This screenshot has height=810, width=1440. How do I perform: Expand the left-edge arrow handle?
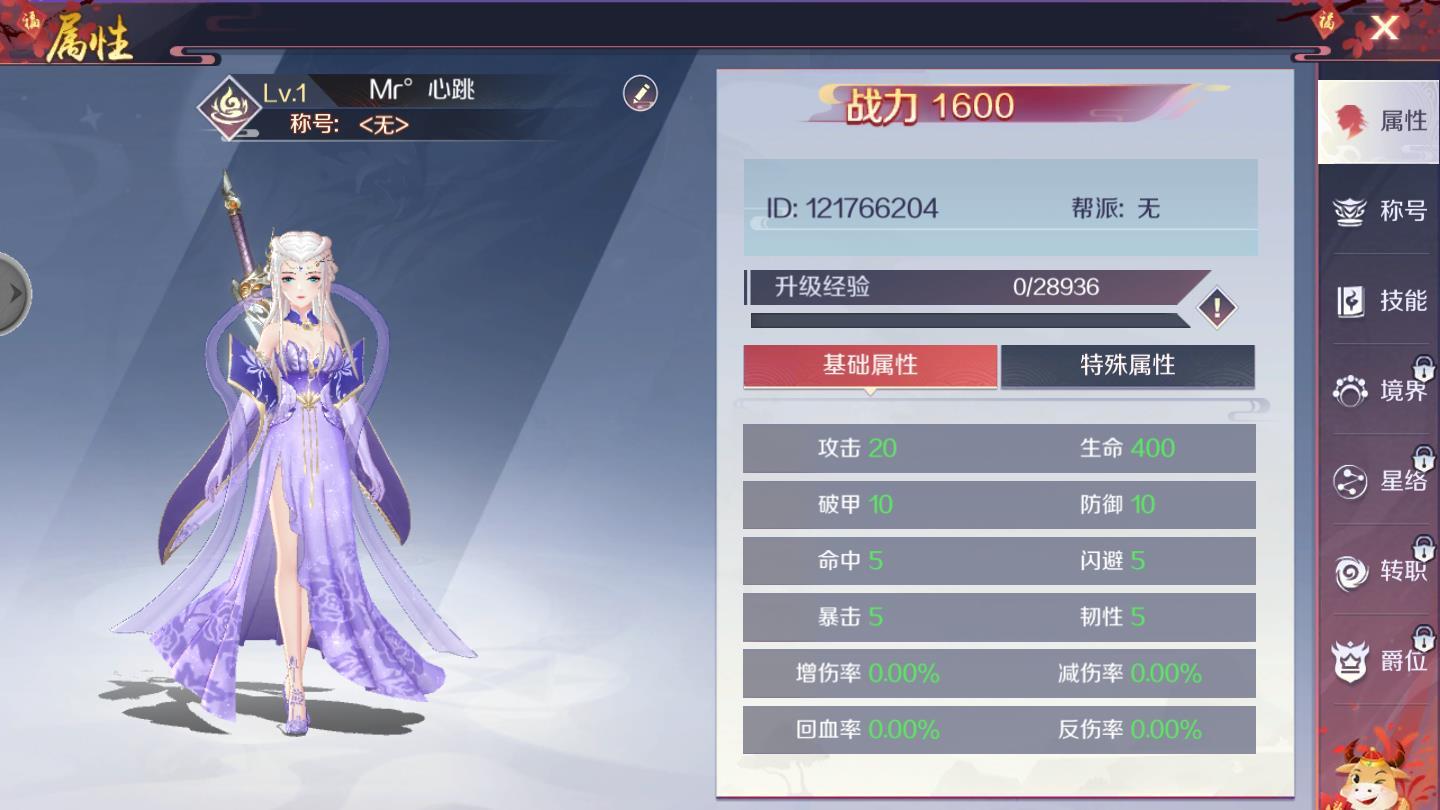click(x=14, y=294)
